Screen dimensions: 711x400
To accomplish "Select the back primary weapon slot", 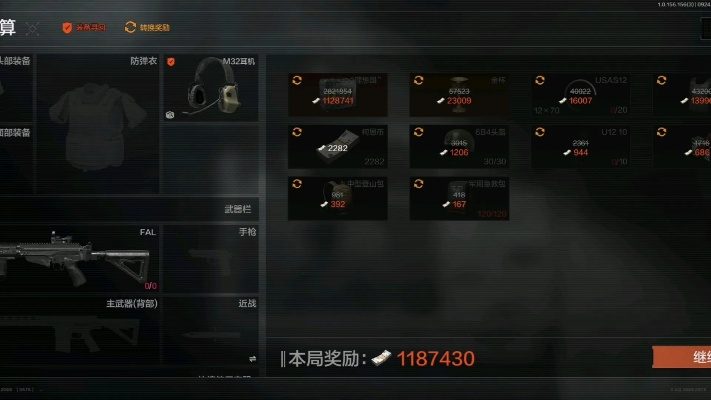I will [78, 325].
